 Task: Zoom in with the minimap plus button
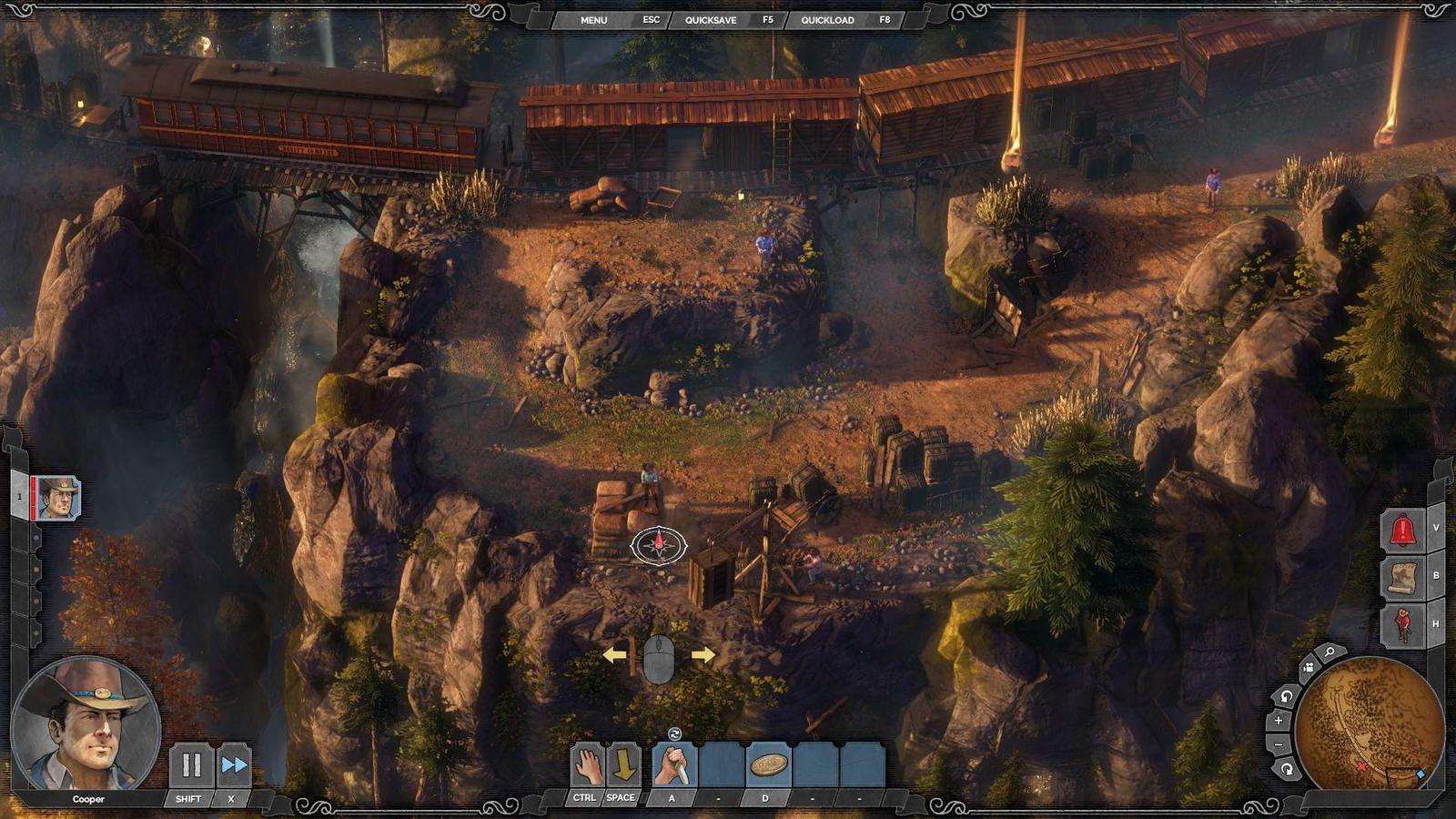pos(1279,721)
